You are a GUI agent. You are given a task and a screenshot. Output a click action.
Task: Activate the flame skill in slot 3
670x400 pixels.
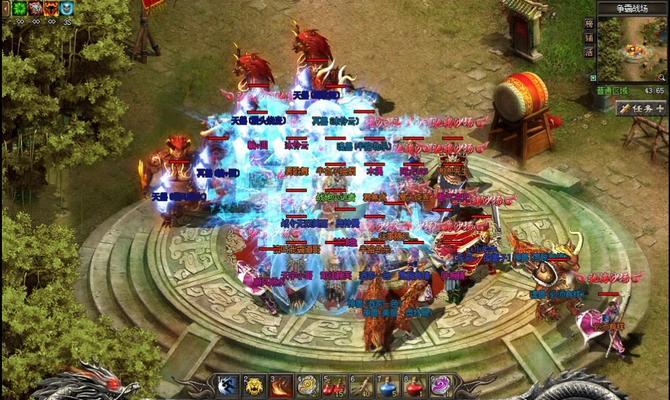[281, 386]
